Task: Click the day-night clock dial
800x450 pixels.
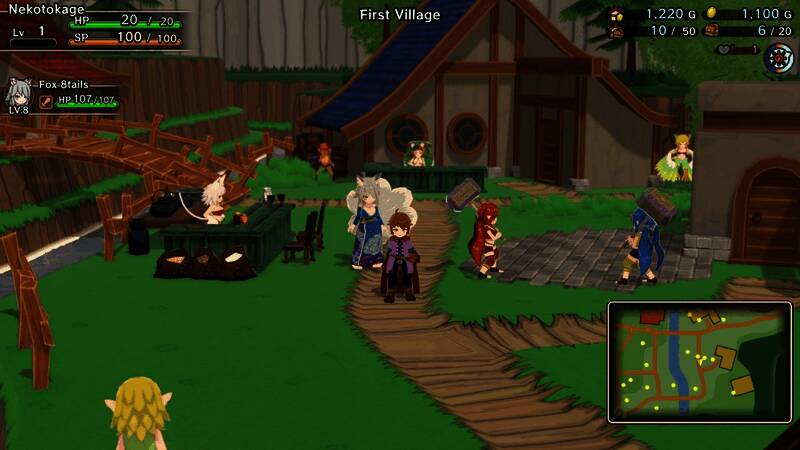Action: (778, 58)
